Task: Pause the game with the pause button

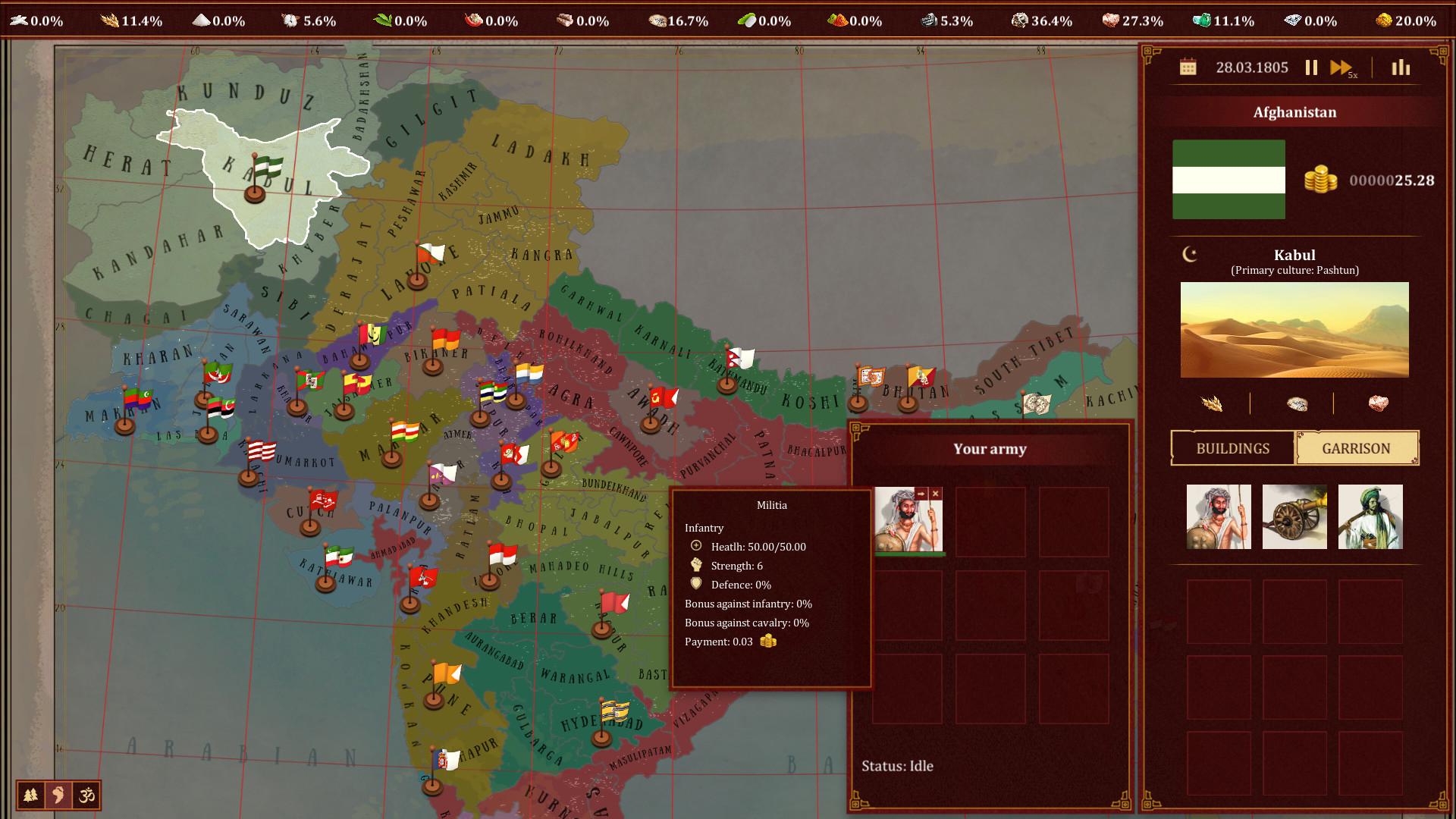Action: 1311,67
